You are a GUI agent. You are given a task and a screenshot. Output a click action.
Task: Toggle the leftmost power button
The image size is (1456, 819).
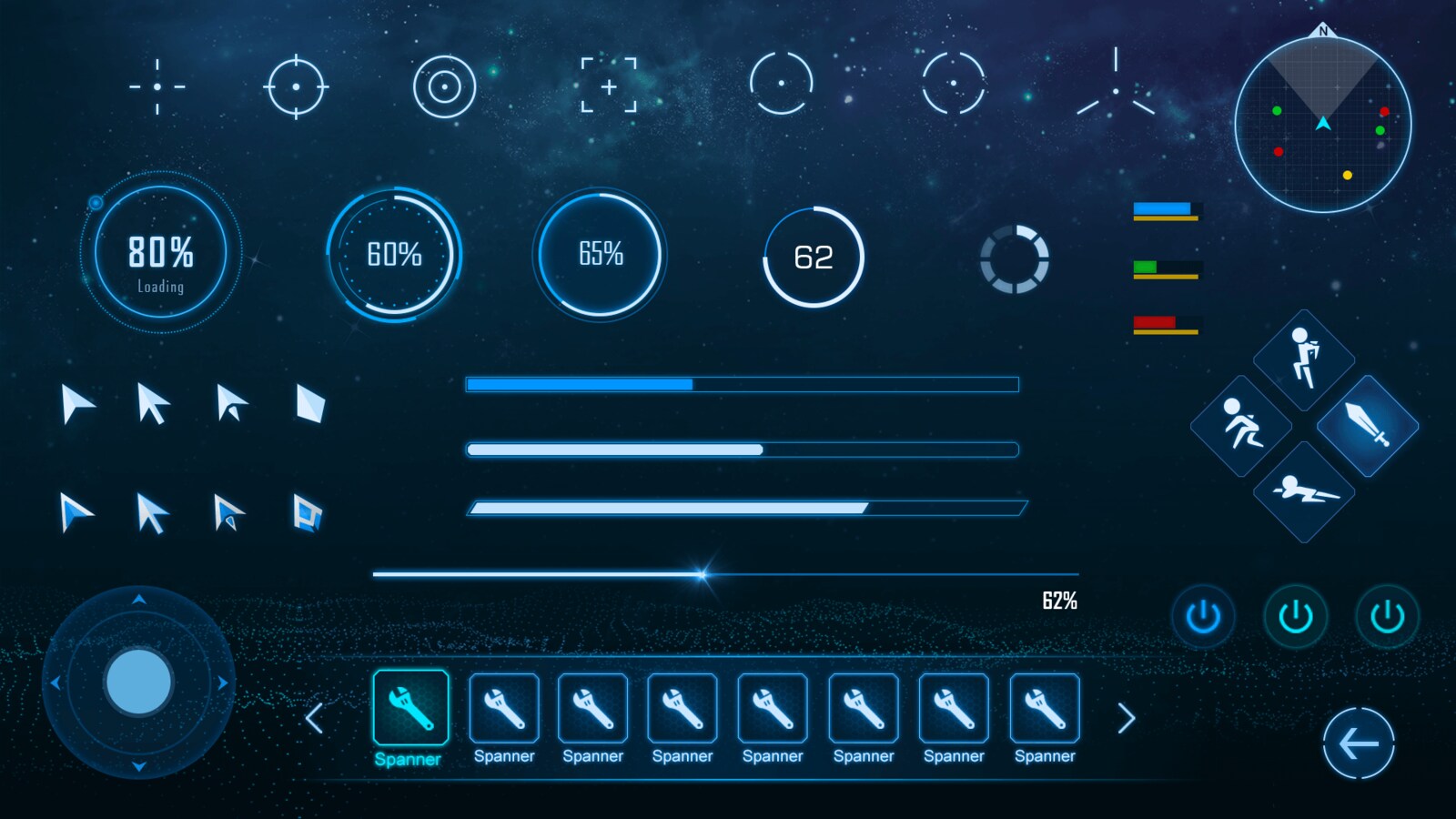[1203, 616]
